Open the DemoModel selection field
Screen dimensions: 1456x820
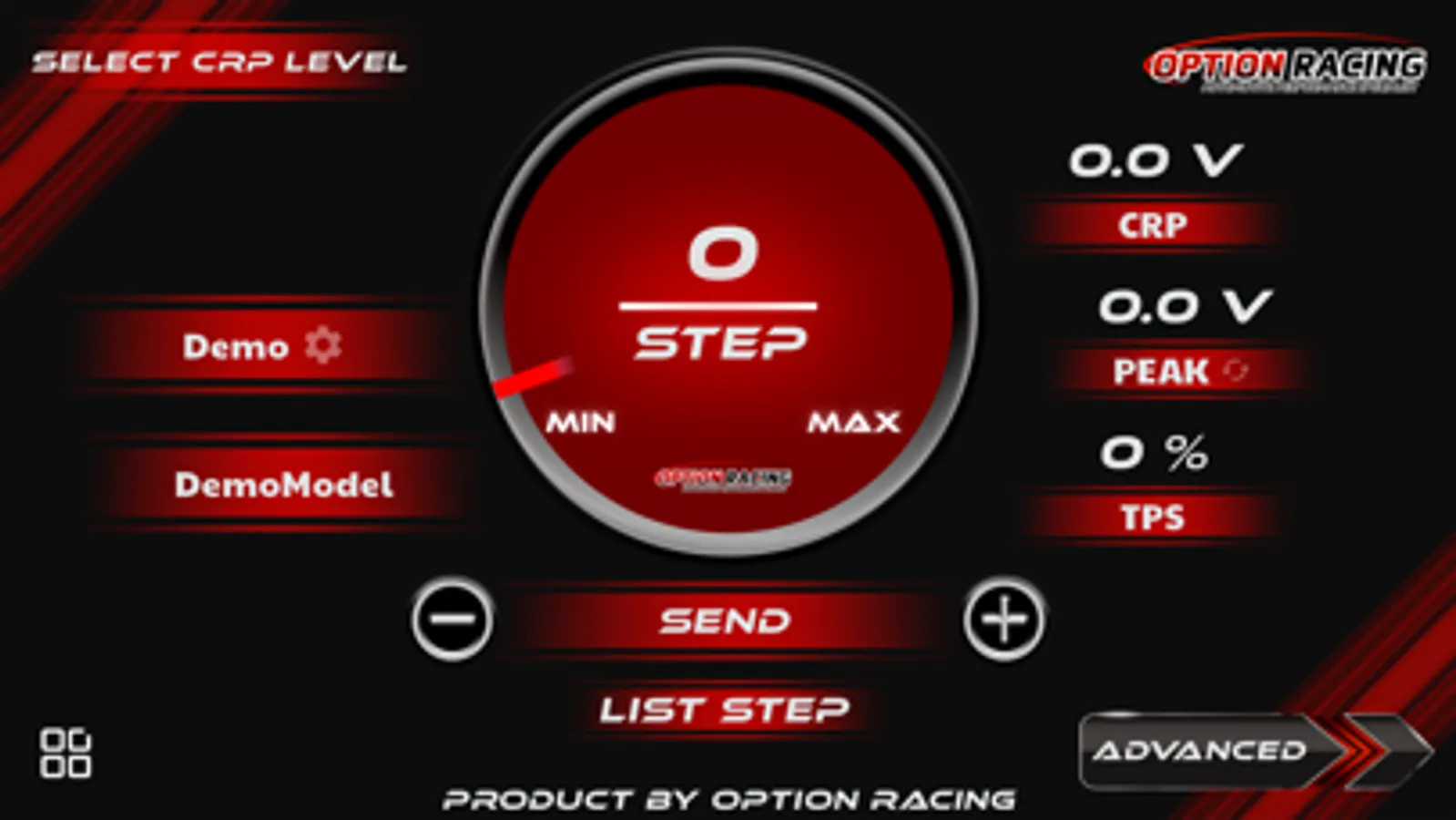tap(283, 486)
